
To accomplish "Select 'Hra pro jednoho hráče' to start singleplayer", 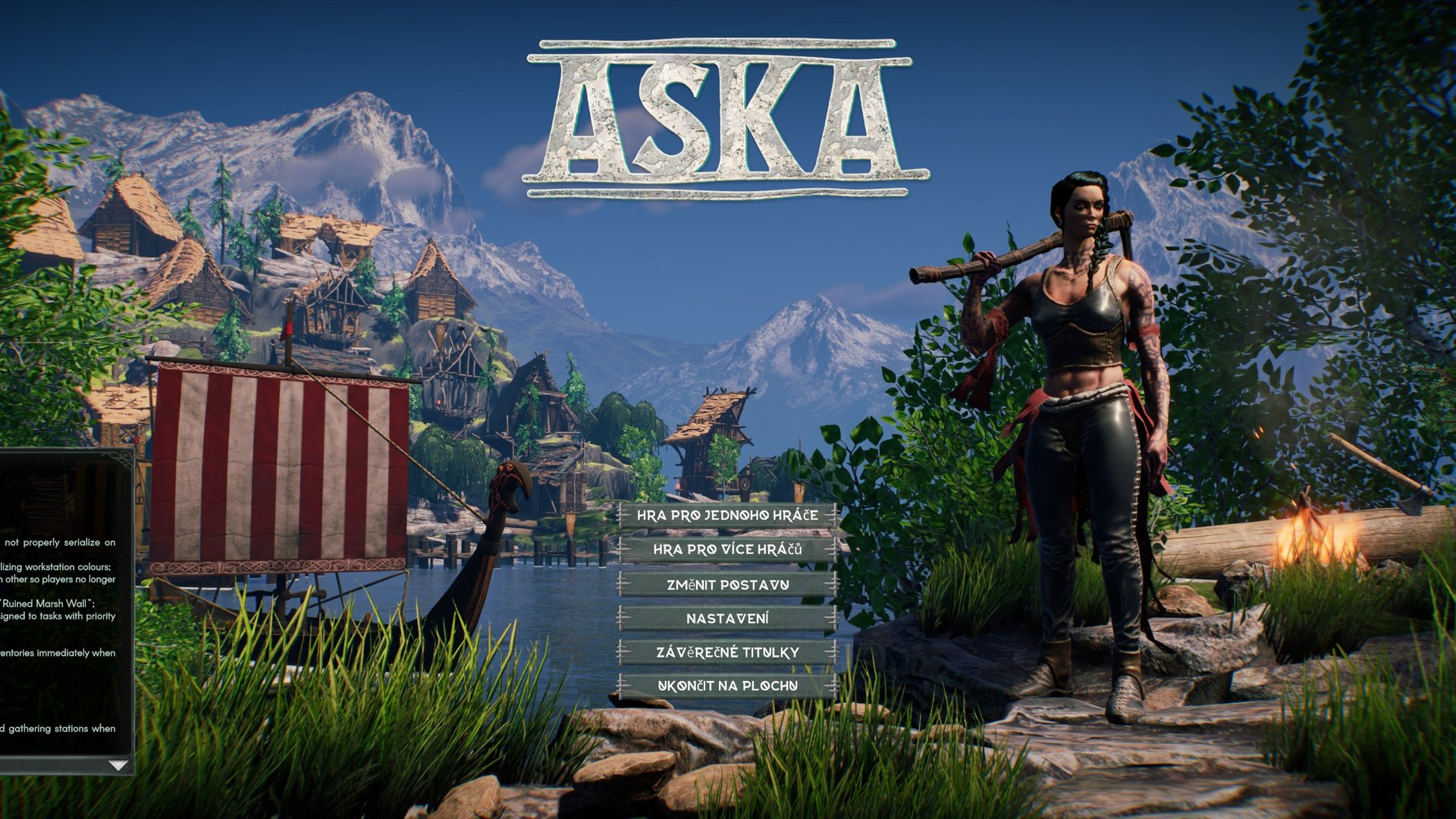I will tap(728, 518).
